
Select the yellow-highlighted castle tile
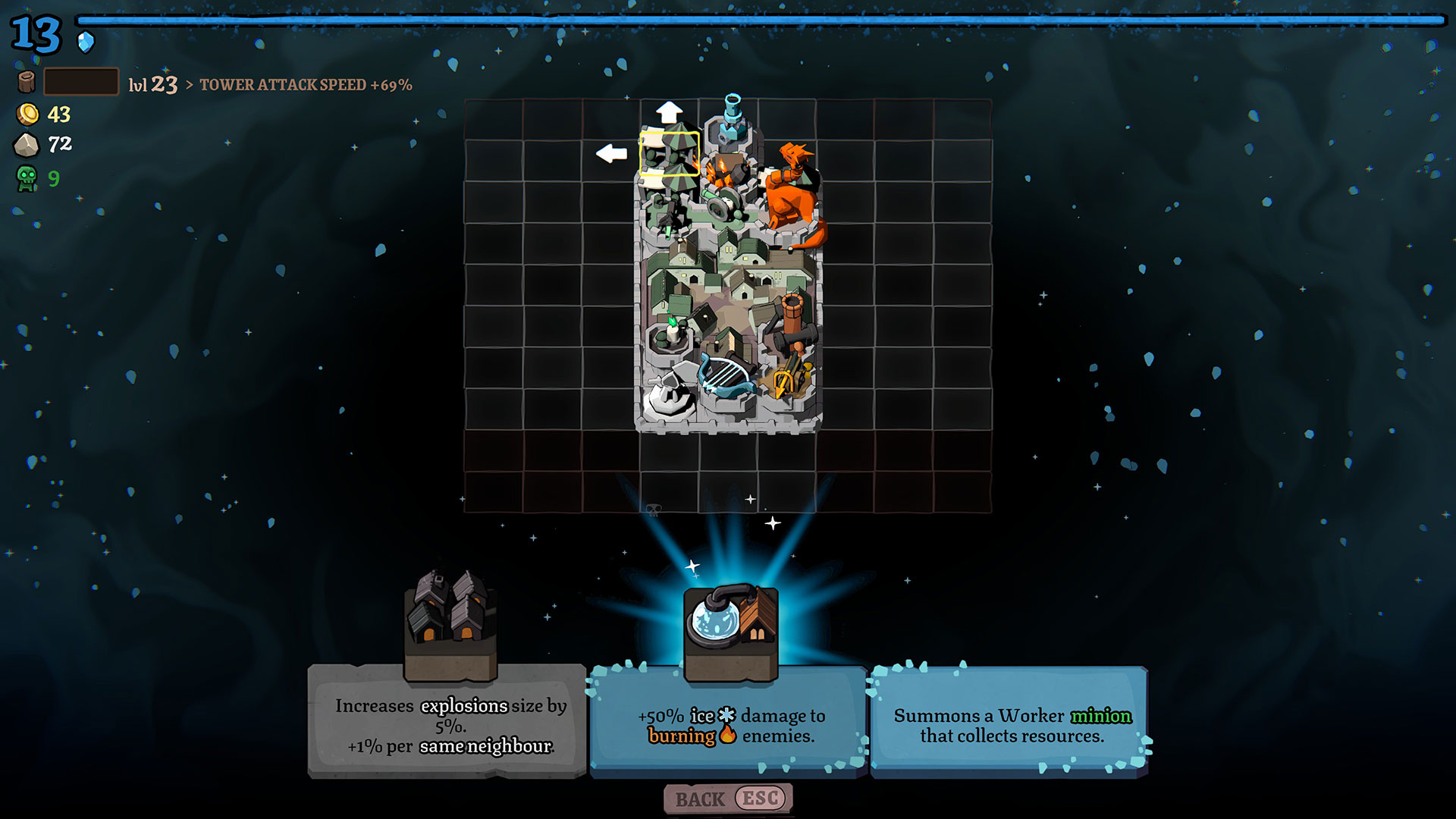[670, 154]
